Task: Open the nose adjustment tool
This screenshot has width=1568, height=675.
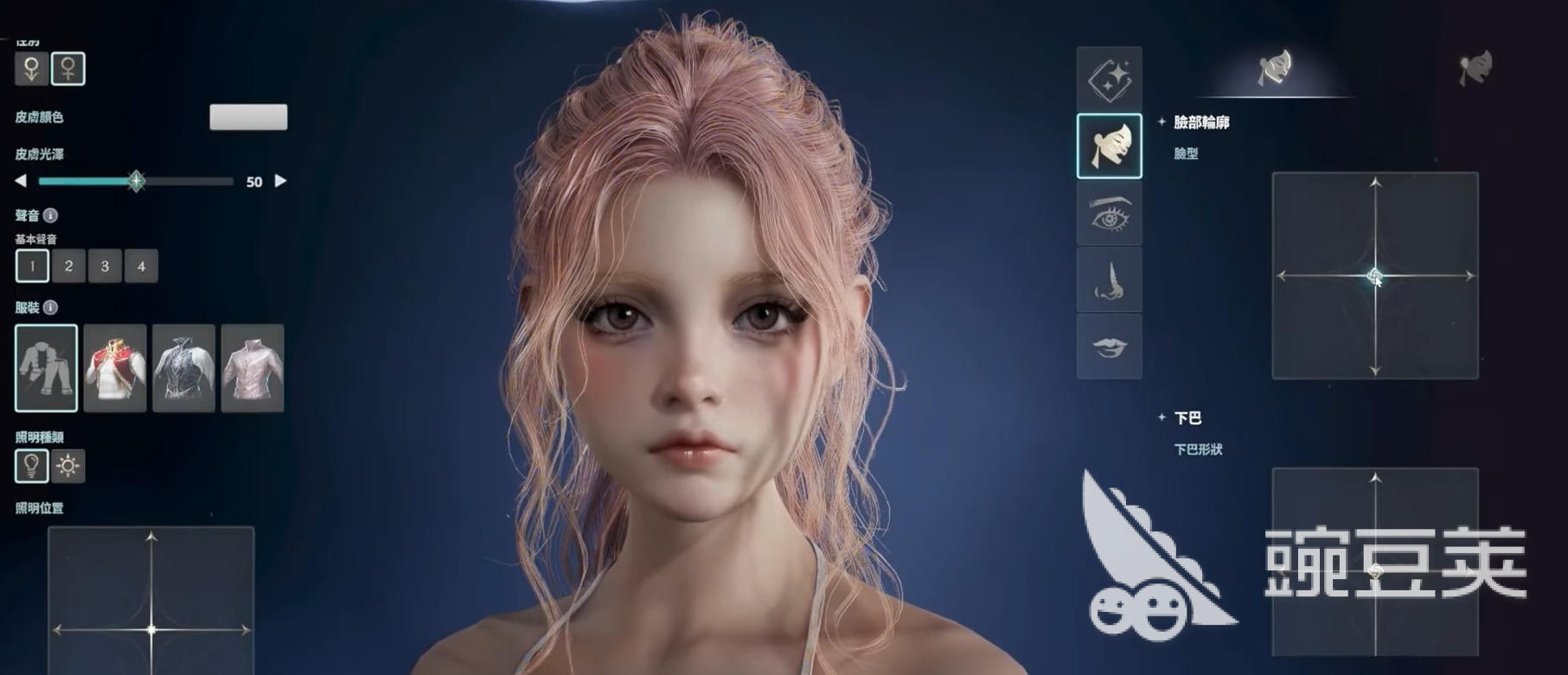Action: (1110, 280)
